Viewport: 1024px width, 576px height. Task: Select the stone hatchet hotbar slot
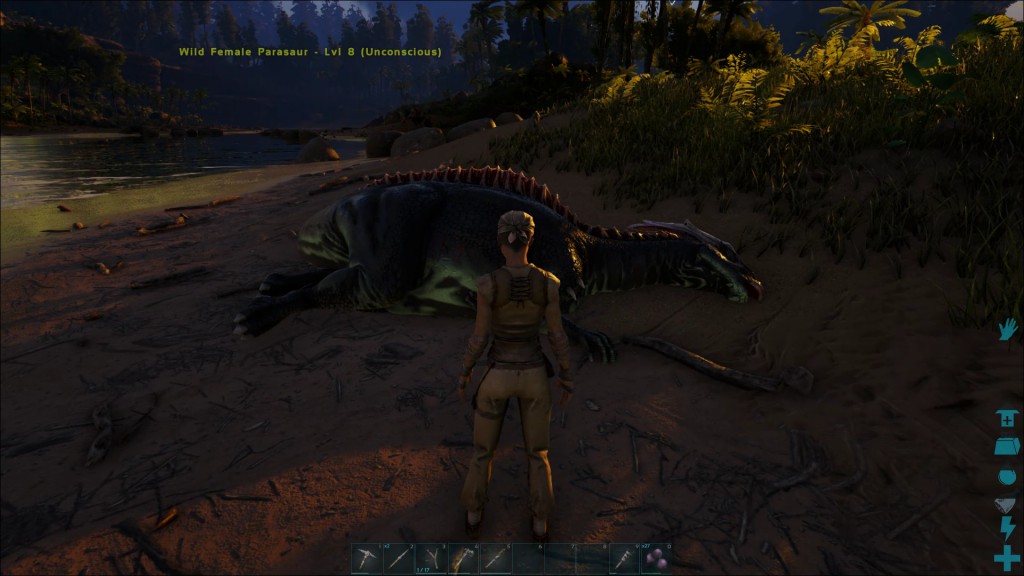pyautogui.click(x=463, y=558)
